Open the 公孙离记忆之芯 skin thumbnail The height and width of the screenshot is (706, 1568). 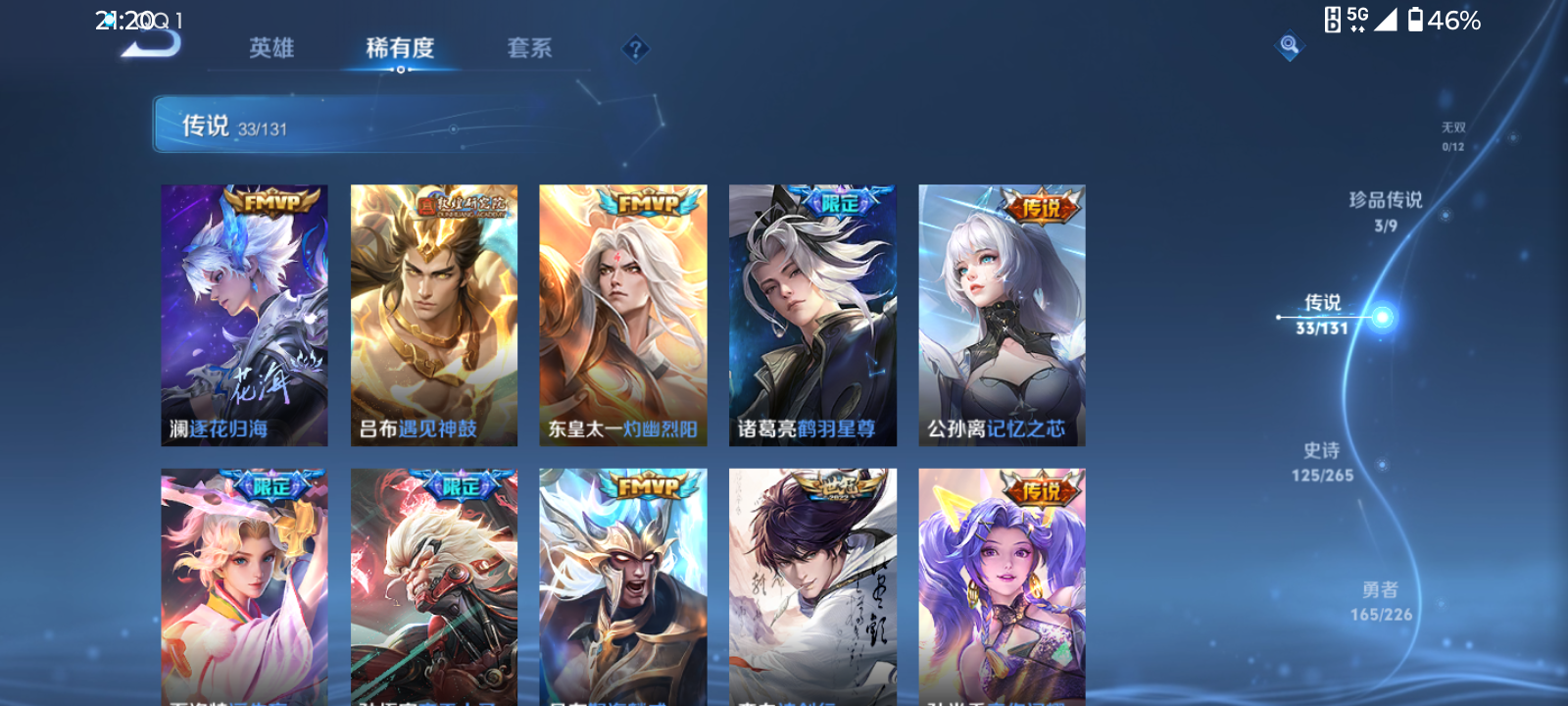pyautogui.click(x=1001, y=314)
